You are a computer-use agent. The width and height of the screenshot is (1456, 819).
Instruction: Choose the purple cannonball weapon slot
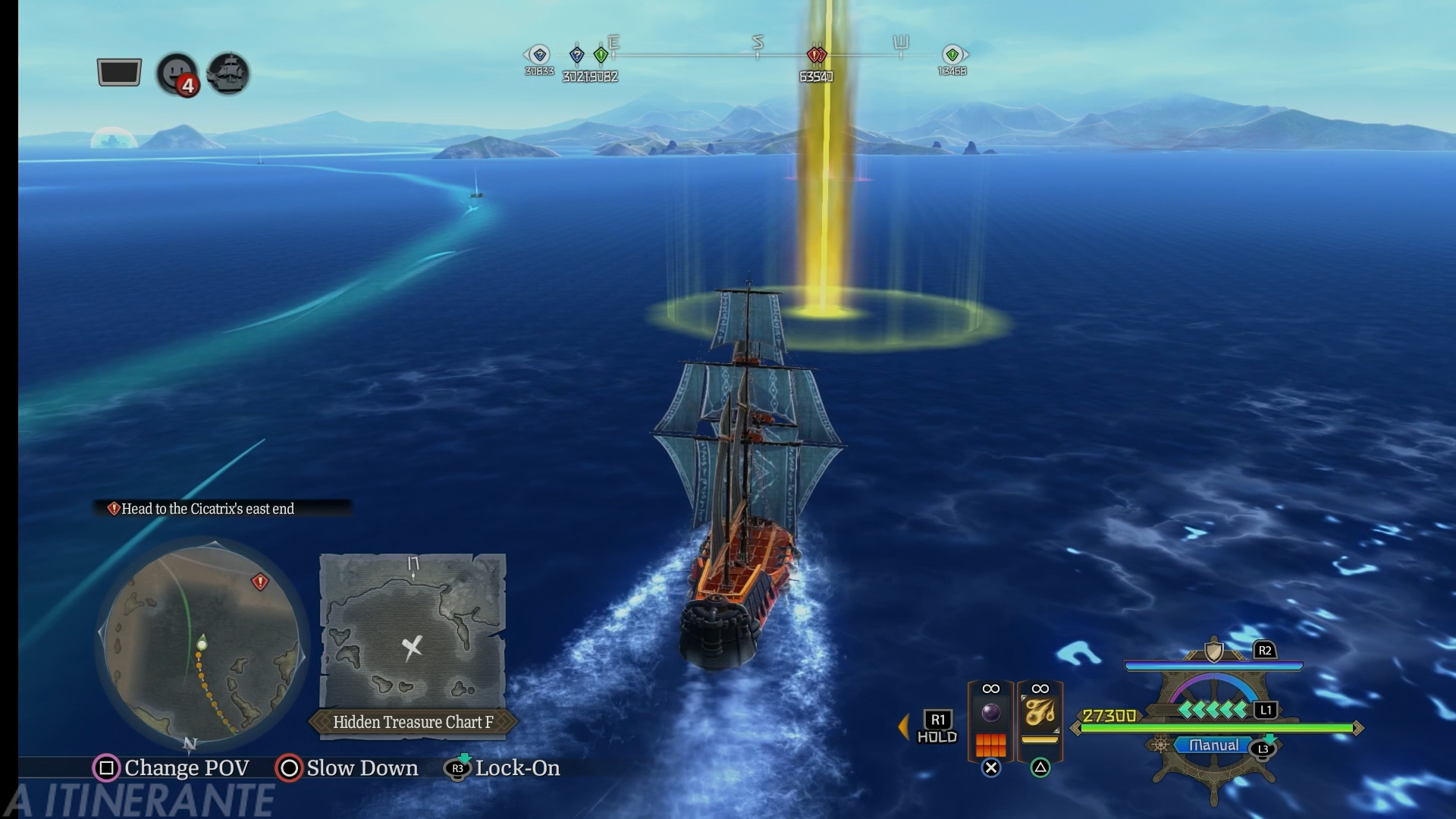990,714
